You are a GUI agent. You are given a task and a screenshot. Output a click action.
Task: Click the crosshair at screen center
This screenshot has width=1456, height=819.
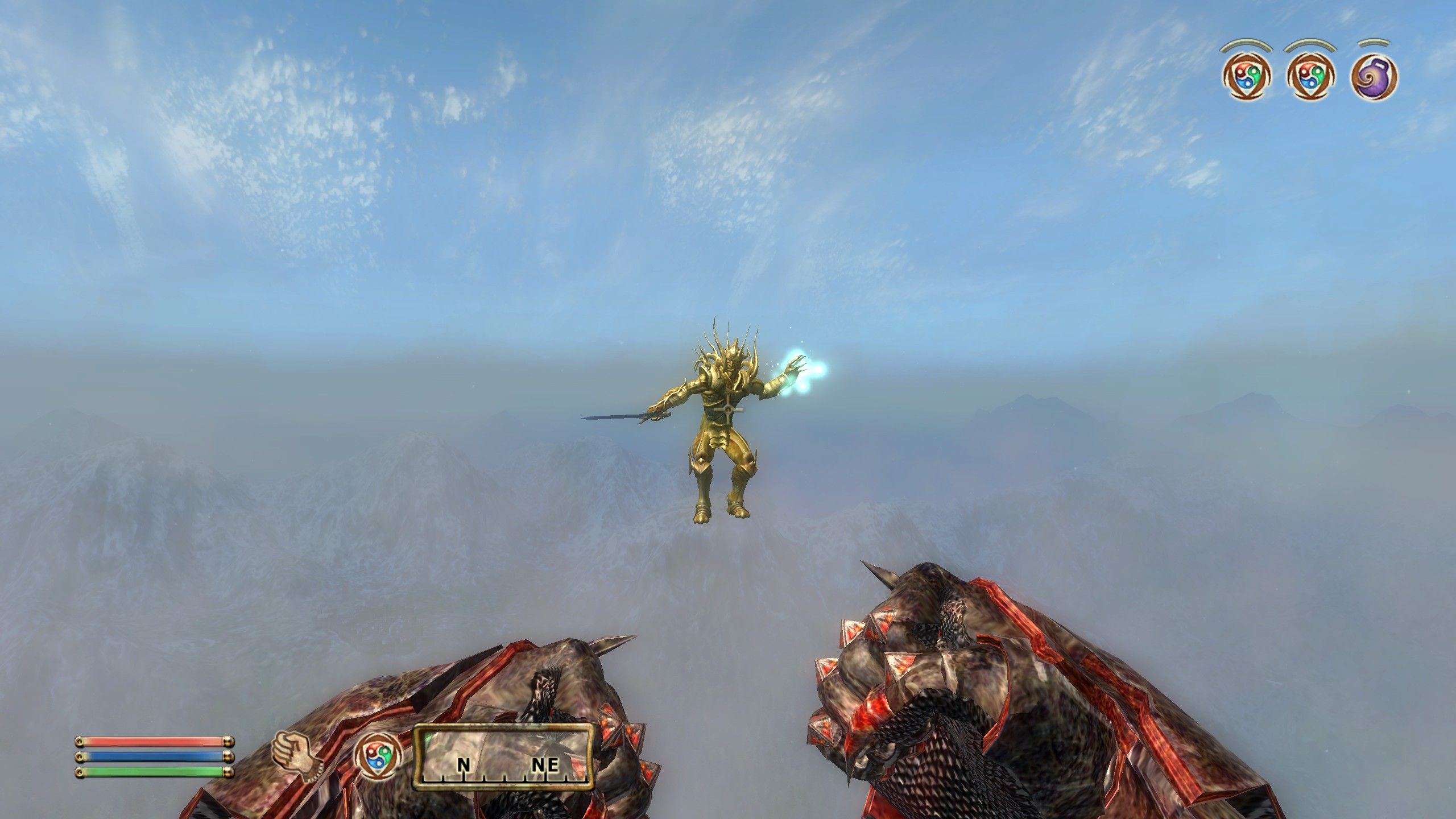[x=728, y=409]
